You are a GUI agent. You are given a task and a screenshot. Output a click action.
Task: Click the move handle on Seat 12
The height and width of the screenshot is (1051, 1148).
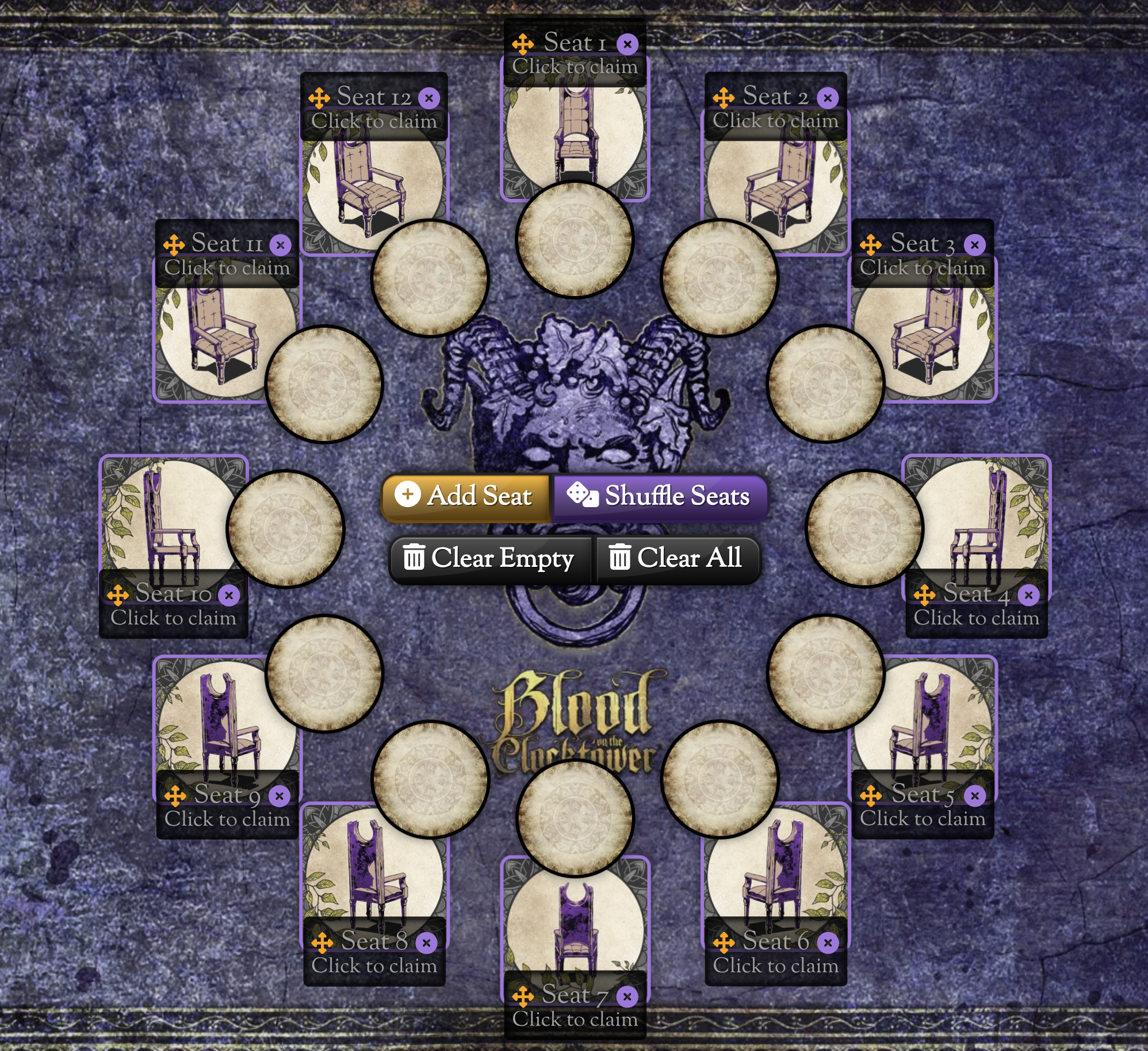(x=319, y=98)
